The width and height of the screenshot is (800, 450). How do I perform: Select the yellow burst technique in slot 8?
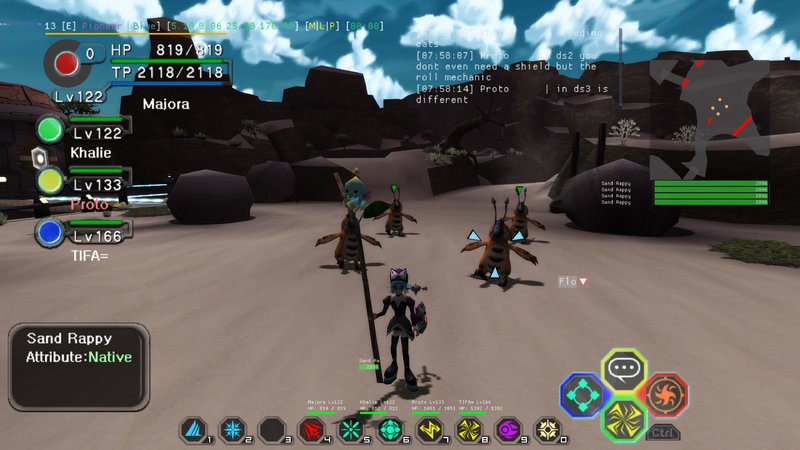pyautogui.click(x=468, y=431)
